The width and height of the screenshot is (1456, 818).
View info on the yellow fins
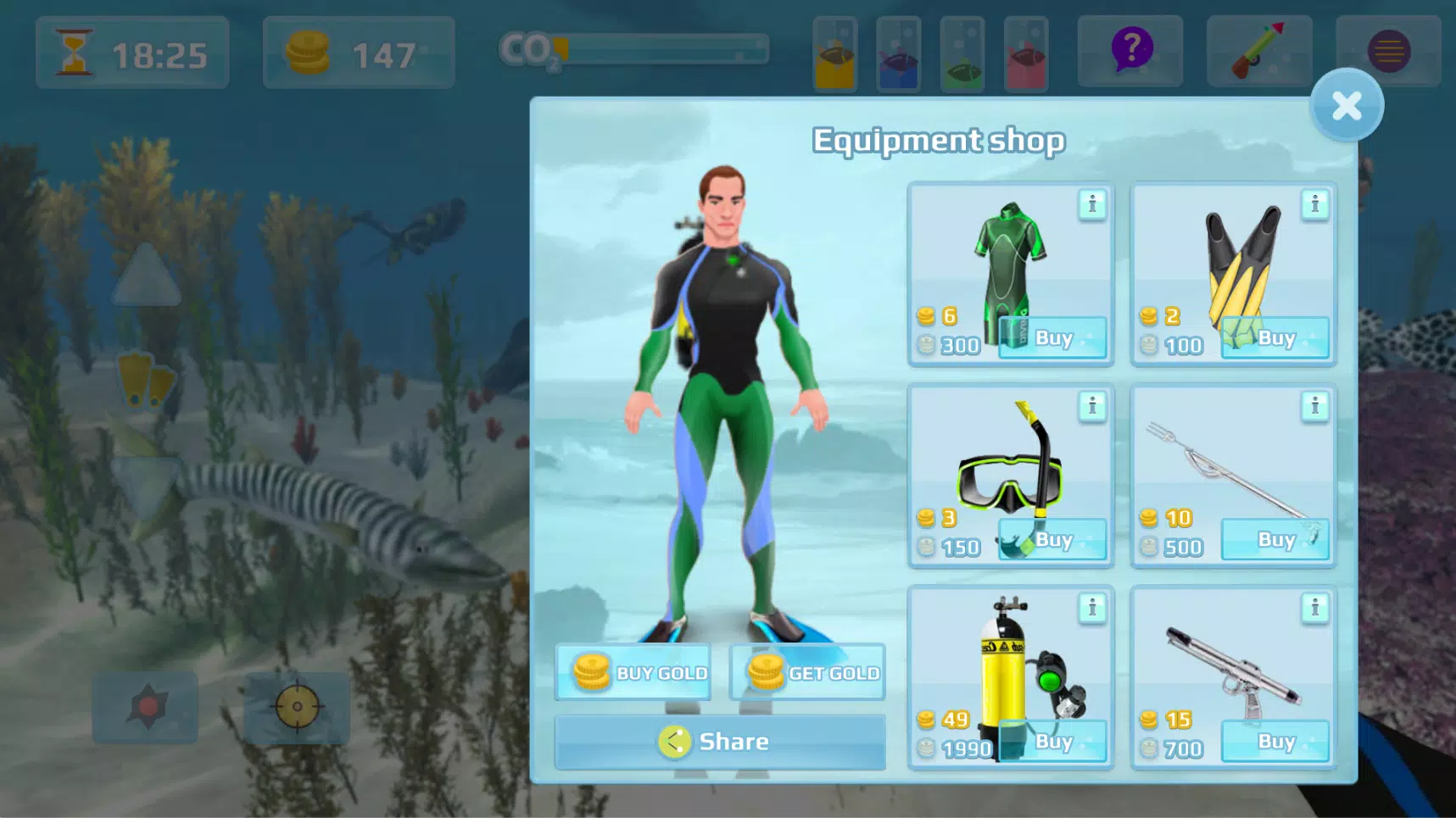[x=1315, y=204]
